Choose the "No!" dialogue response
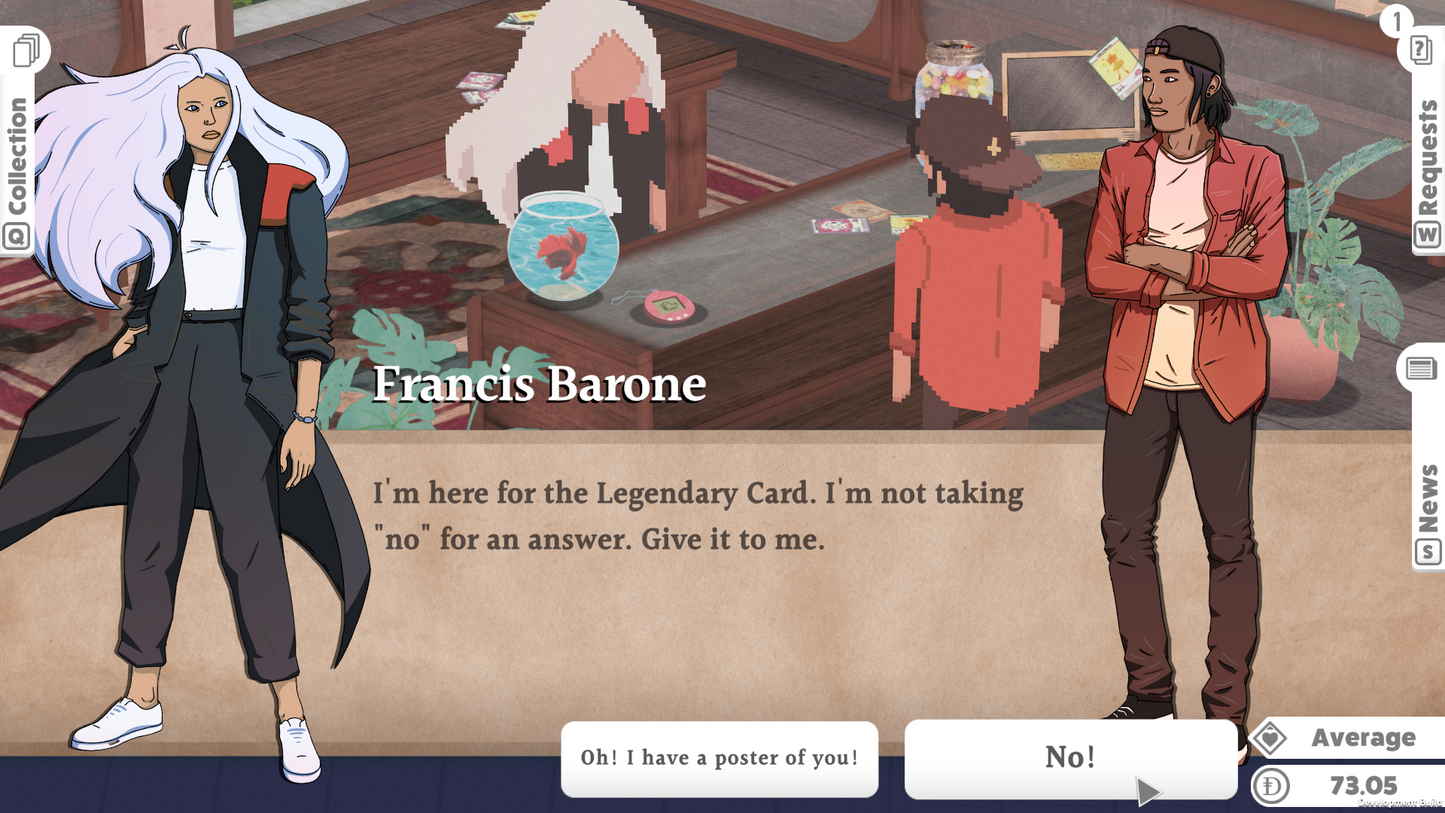1445x813 pixels. tap(1071, 758)
